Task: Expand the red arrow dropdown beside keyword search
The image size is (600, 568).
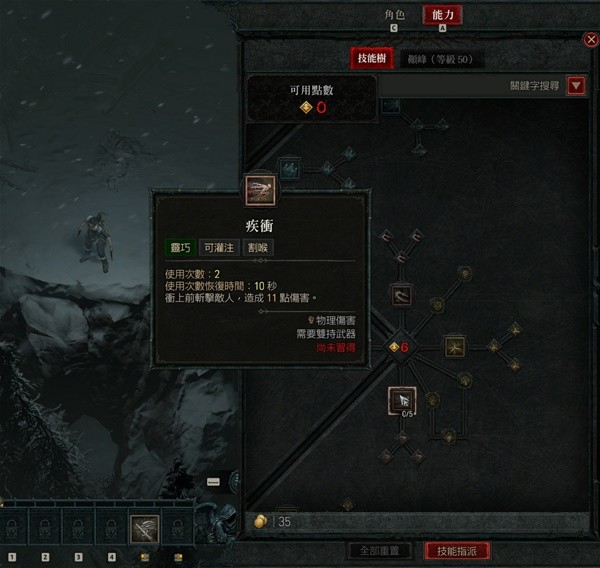Action: pos(576,86)
